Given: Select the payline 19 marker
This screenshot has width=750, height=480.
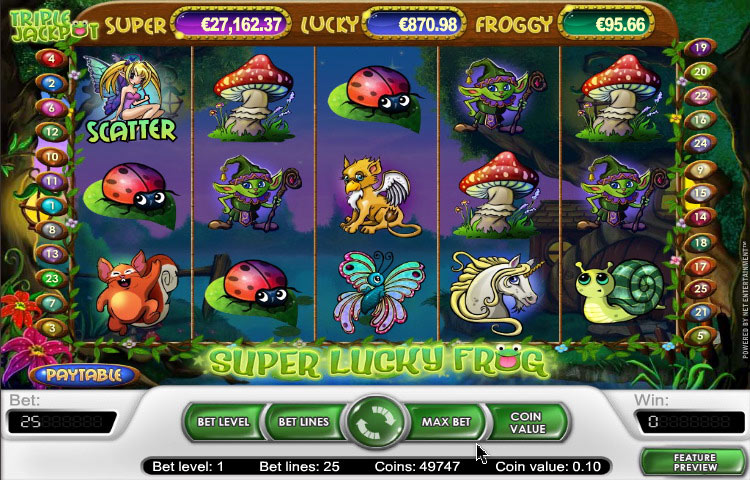Looking at the screenshot, I should (x=699, y=47).
